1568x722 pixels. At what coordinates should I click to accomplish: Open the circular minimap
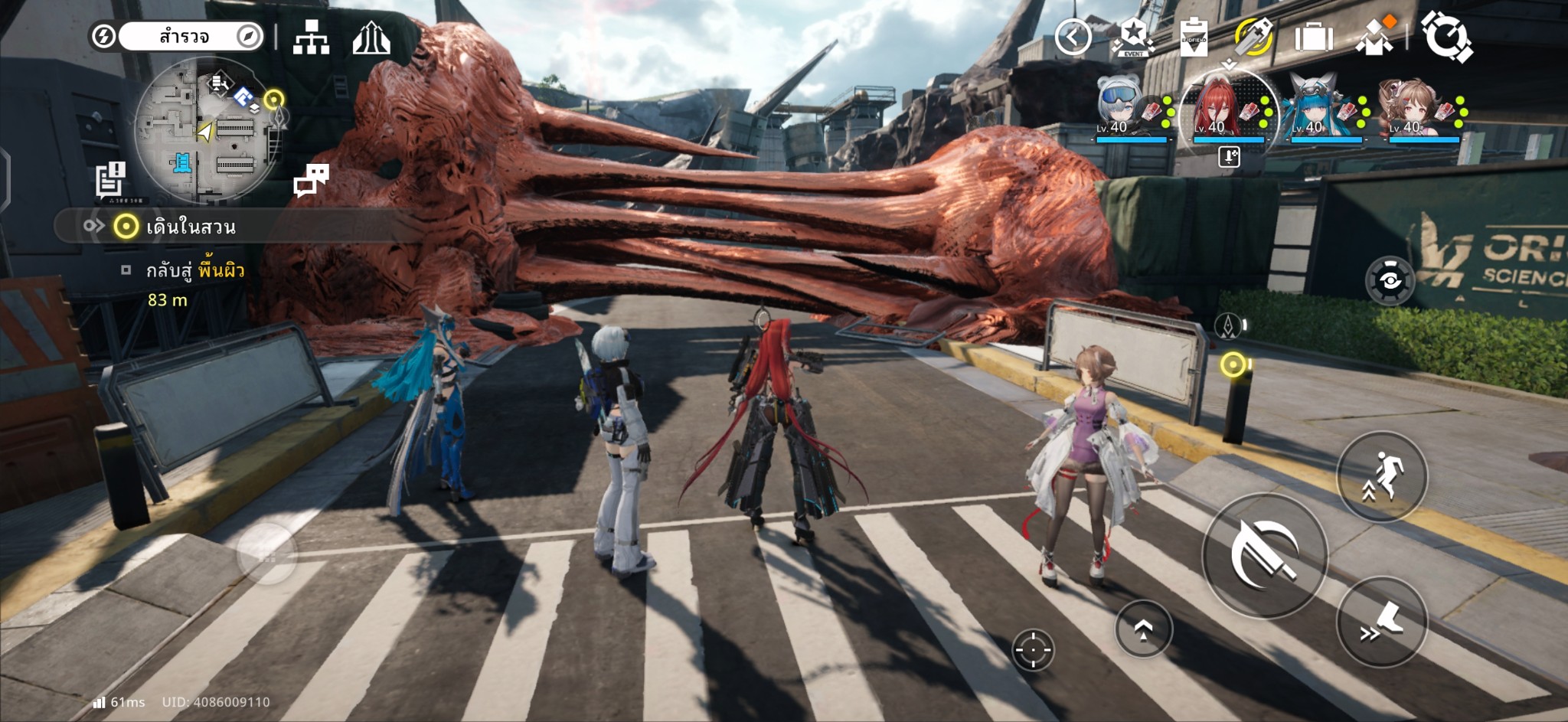tap(207, 132)
